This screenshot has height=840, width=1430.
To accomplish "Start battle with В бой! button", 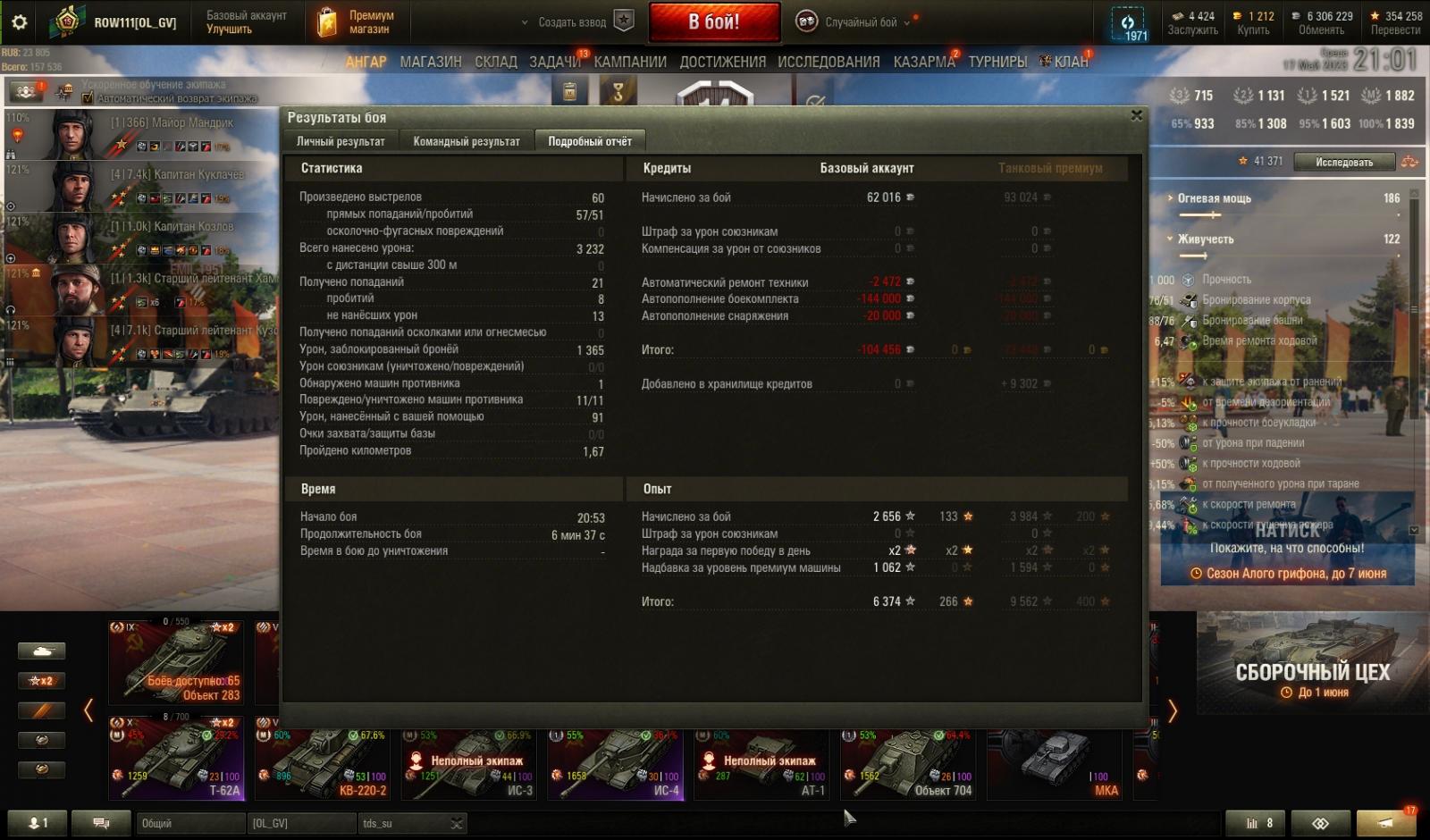I will tap(714, 22).
